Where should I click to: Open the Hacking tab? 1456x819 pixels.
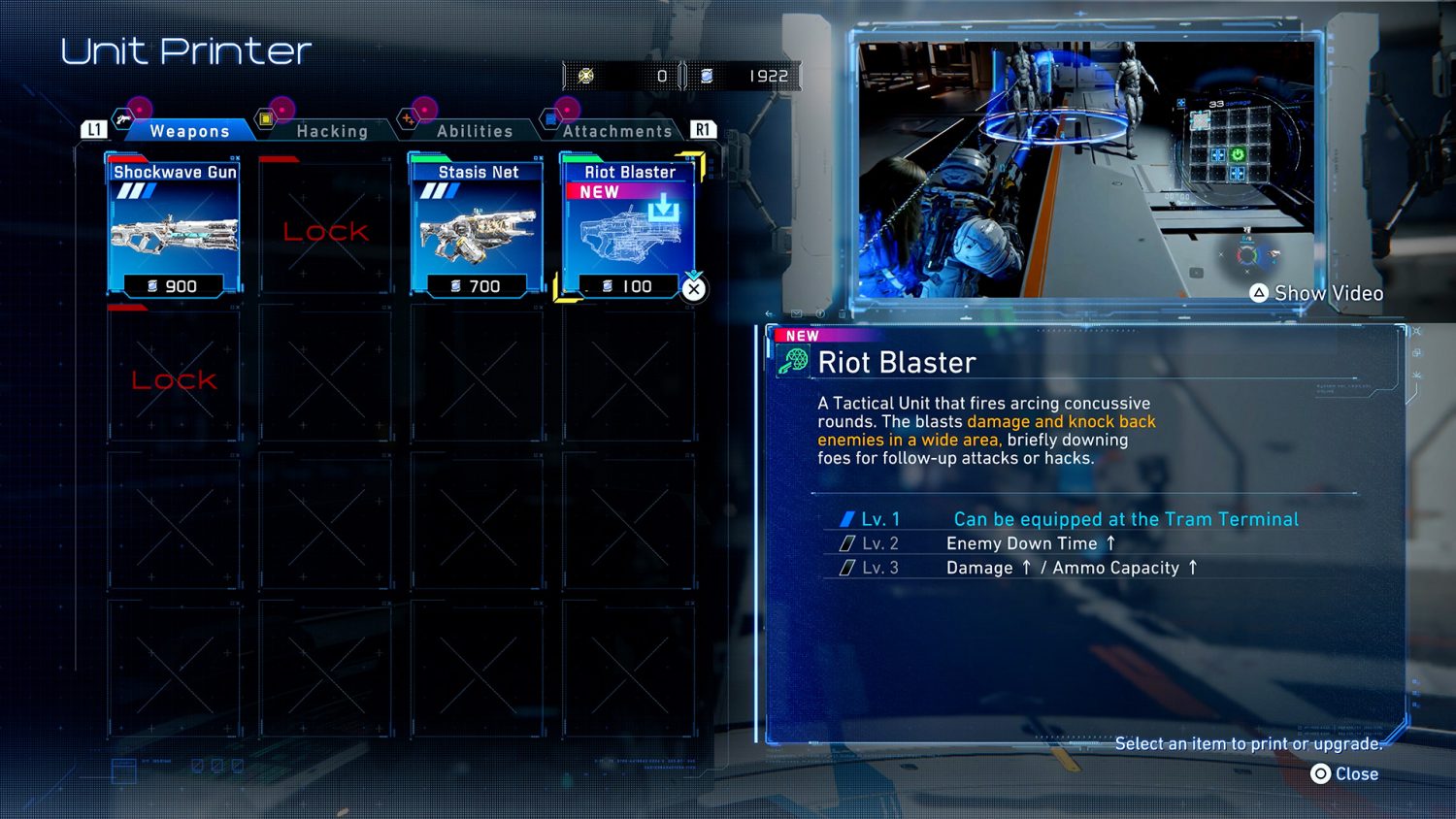(332, 131)
